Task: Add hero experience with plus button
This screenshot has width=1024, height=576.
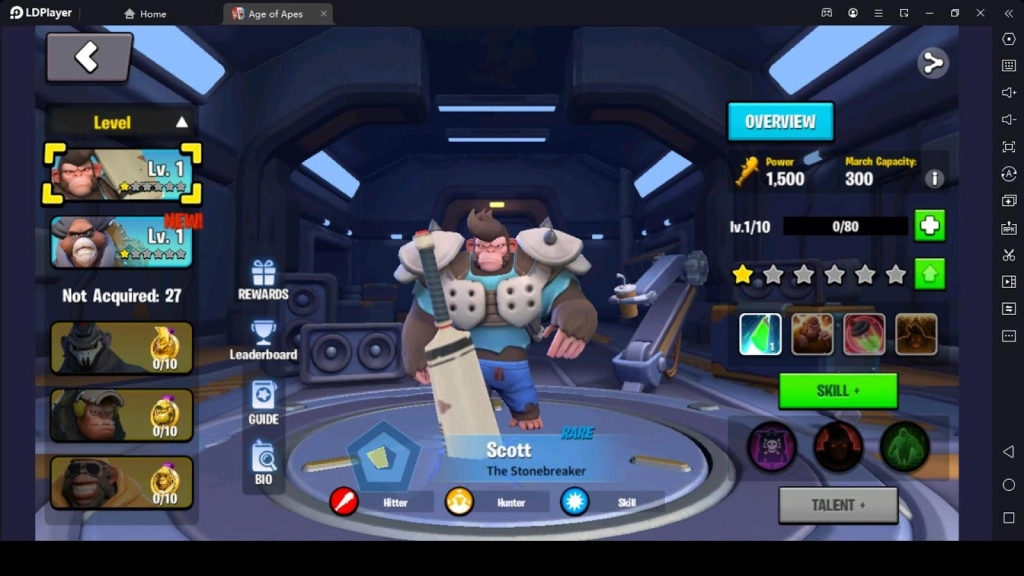Action: (x=930, y=226)
